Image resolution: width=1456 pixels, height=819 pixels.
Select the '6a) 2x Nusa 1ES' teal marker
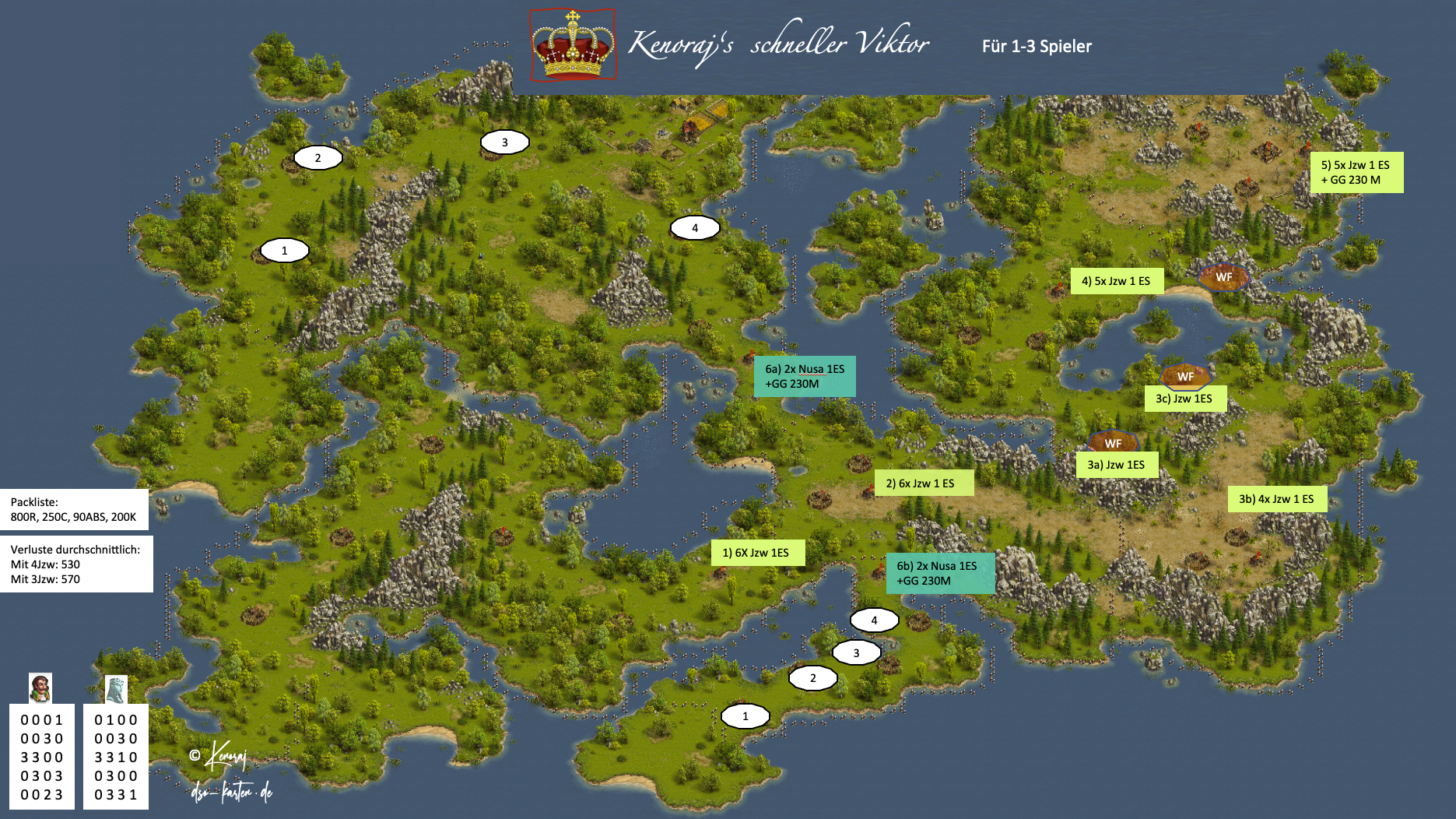point(805,376)
